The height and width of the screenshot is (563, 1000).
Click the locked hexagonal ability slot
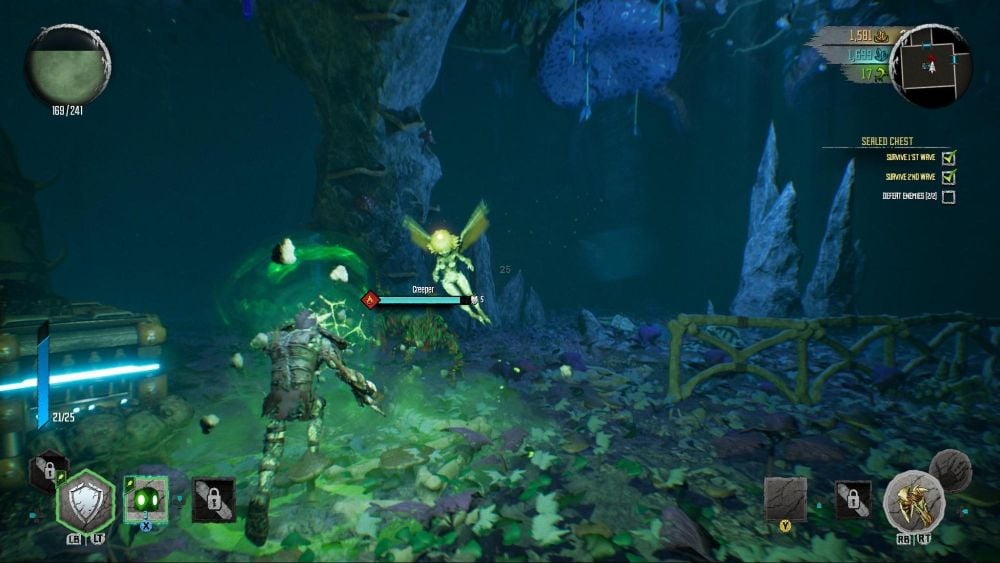48,470
